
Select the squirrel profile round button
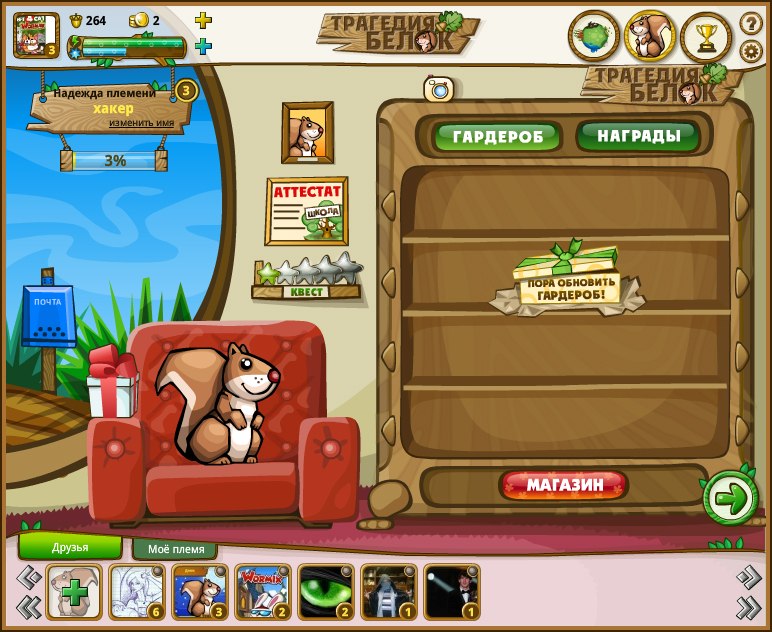(x=650, y=37)
